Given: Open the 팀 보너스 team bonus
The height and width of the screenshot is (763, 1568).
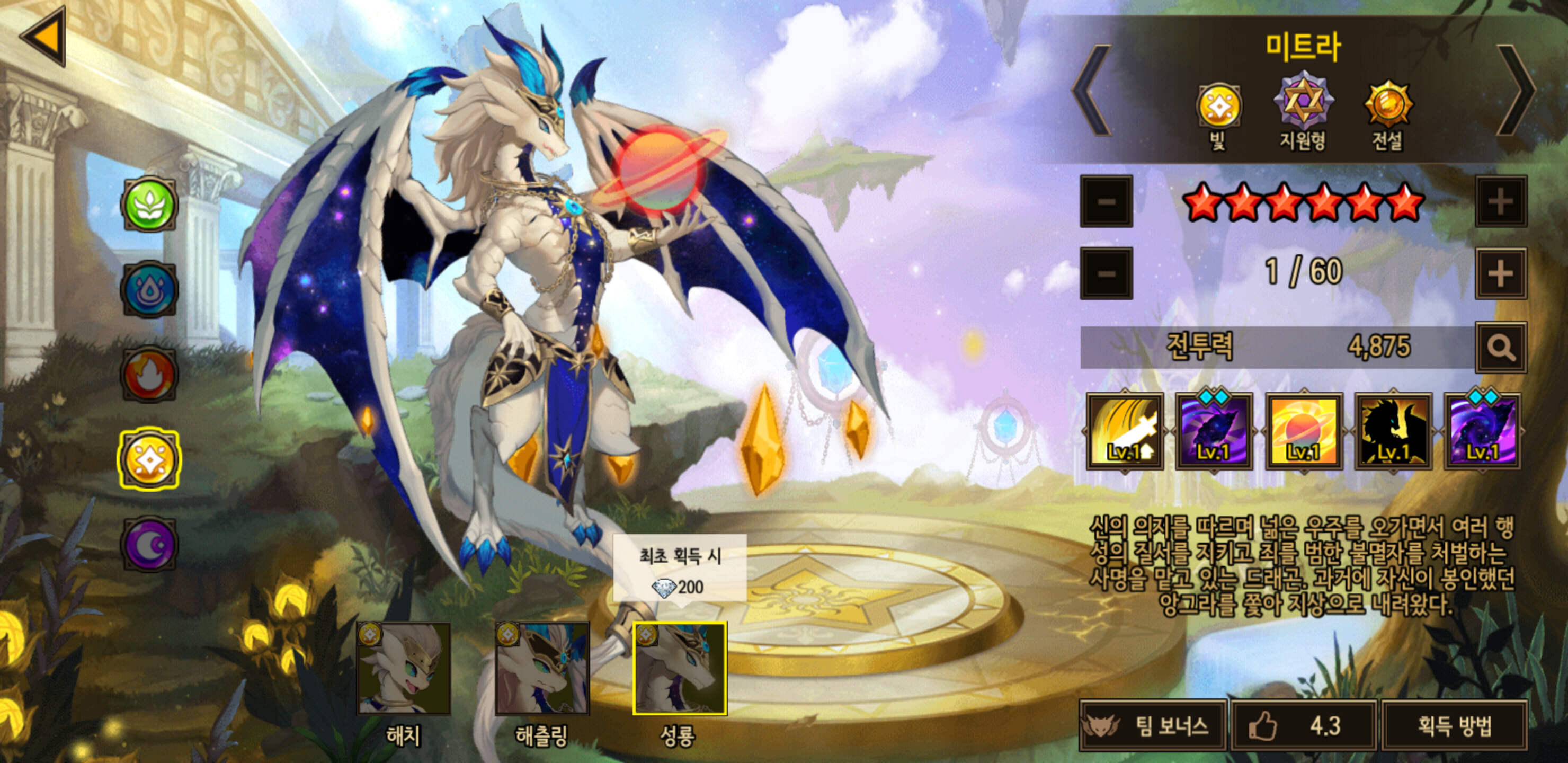Looking at the screenshot, I should pos(1153,725).
